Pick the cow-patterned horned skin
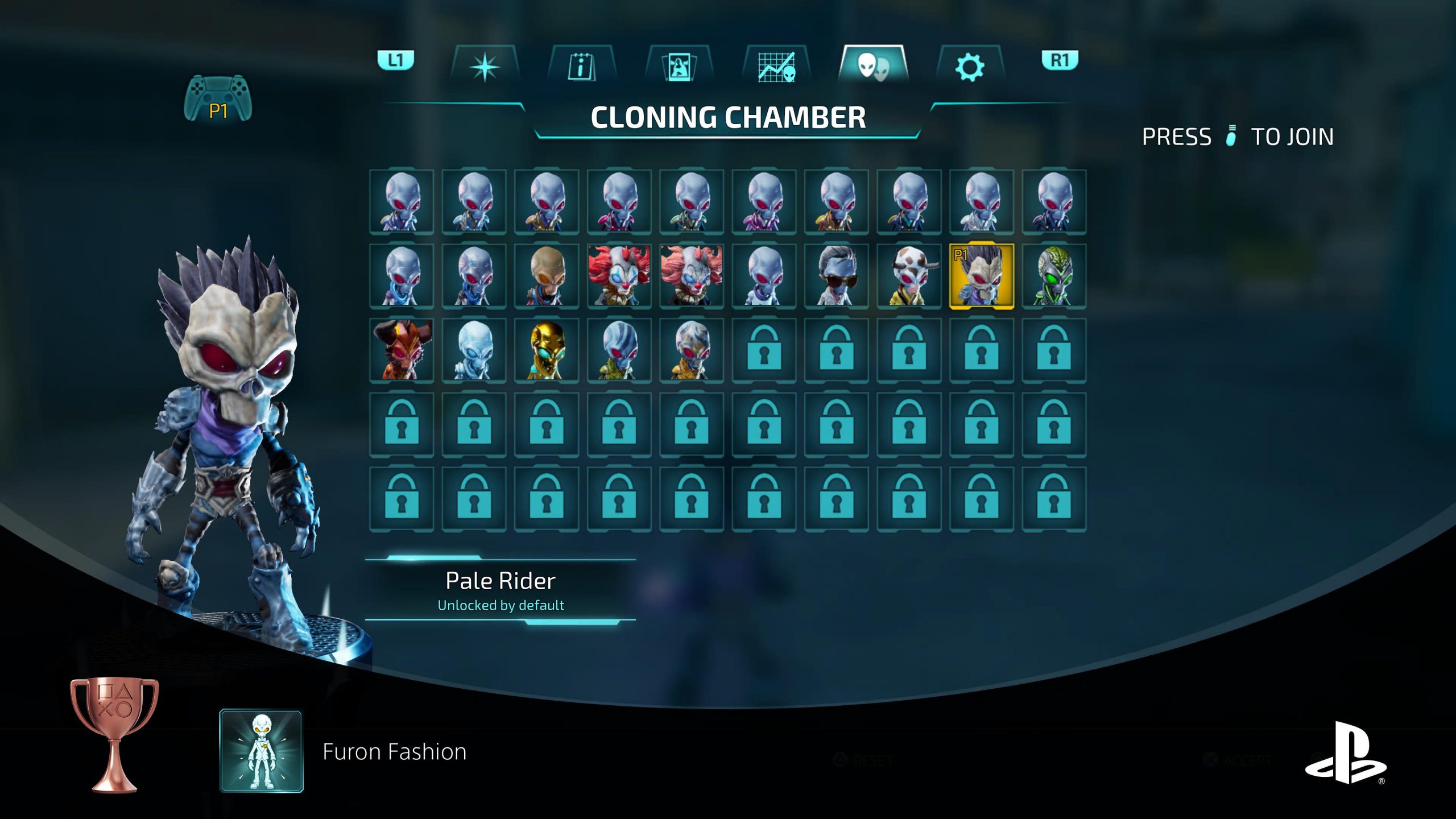1456x819 pixels. click(x=909, y=276)
